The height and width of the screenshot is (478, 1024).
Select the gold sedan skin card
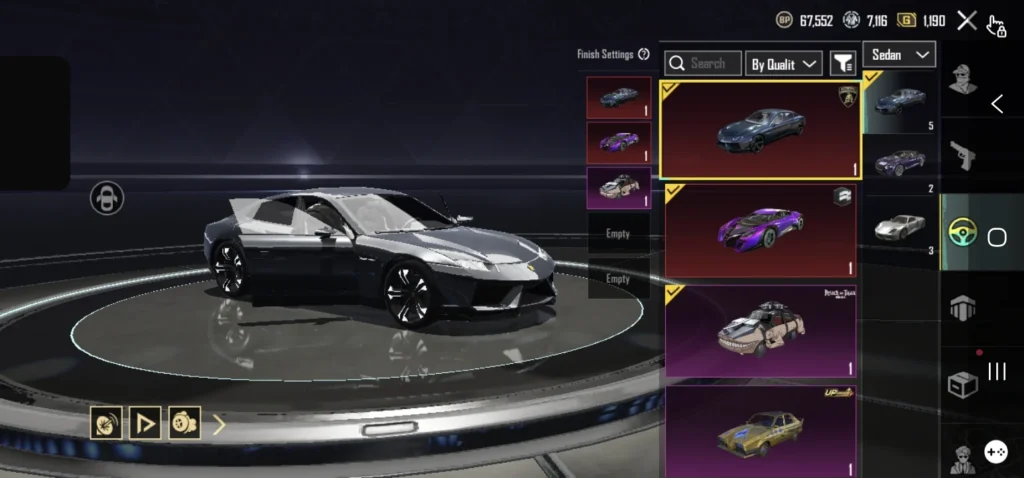(760, 432)
